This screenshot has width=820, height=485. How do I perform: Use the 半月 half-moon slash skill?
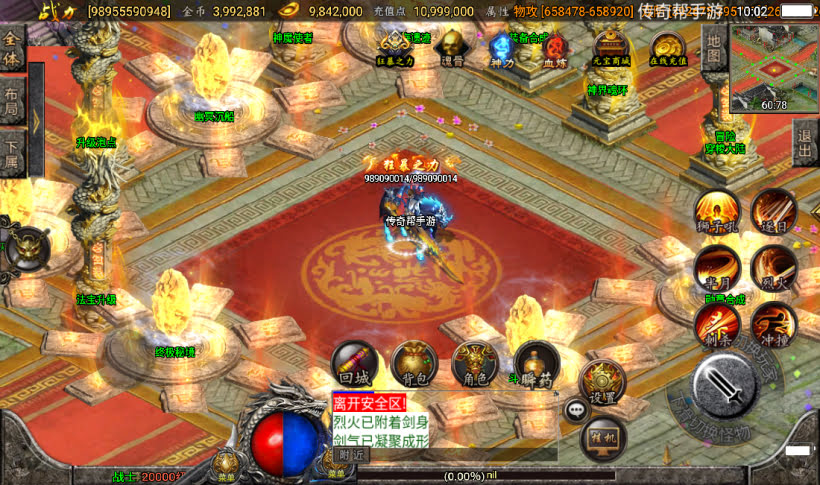(717, 268)
